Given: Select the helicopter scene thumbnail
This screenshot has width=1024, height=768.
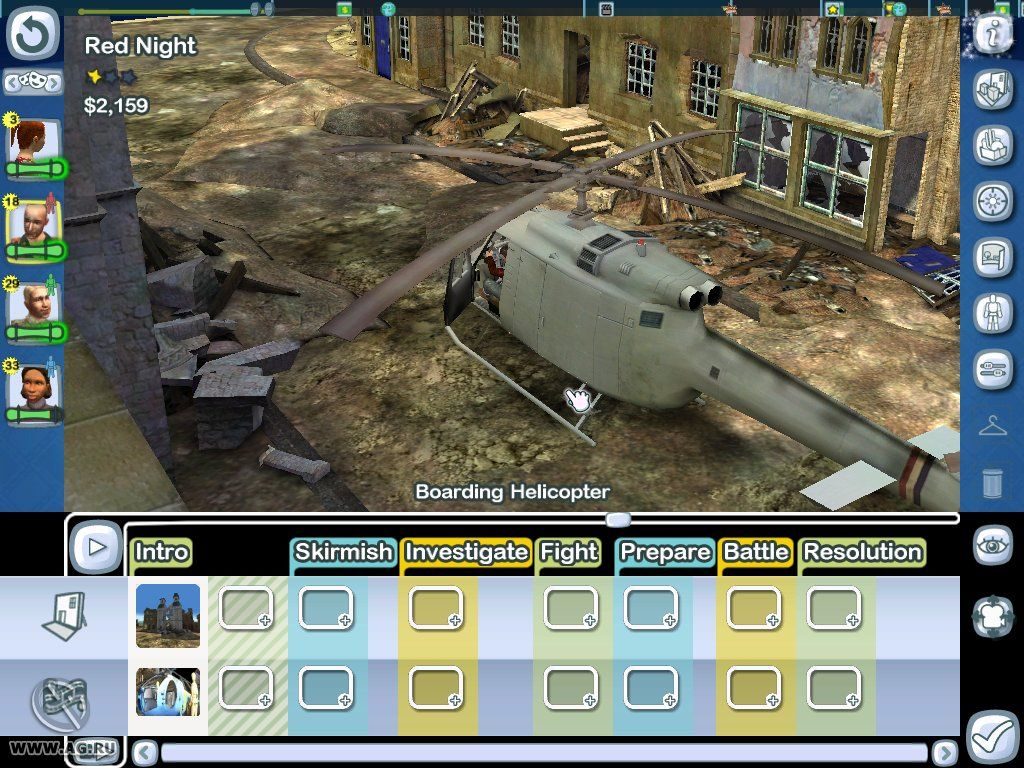Looking at the screenshot, I should click(x=167, y=691).
